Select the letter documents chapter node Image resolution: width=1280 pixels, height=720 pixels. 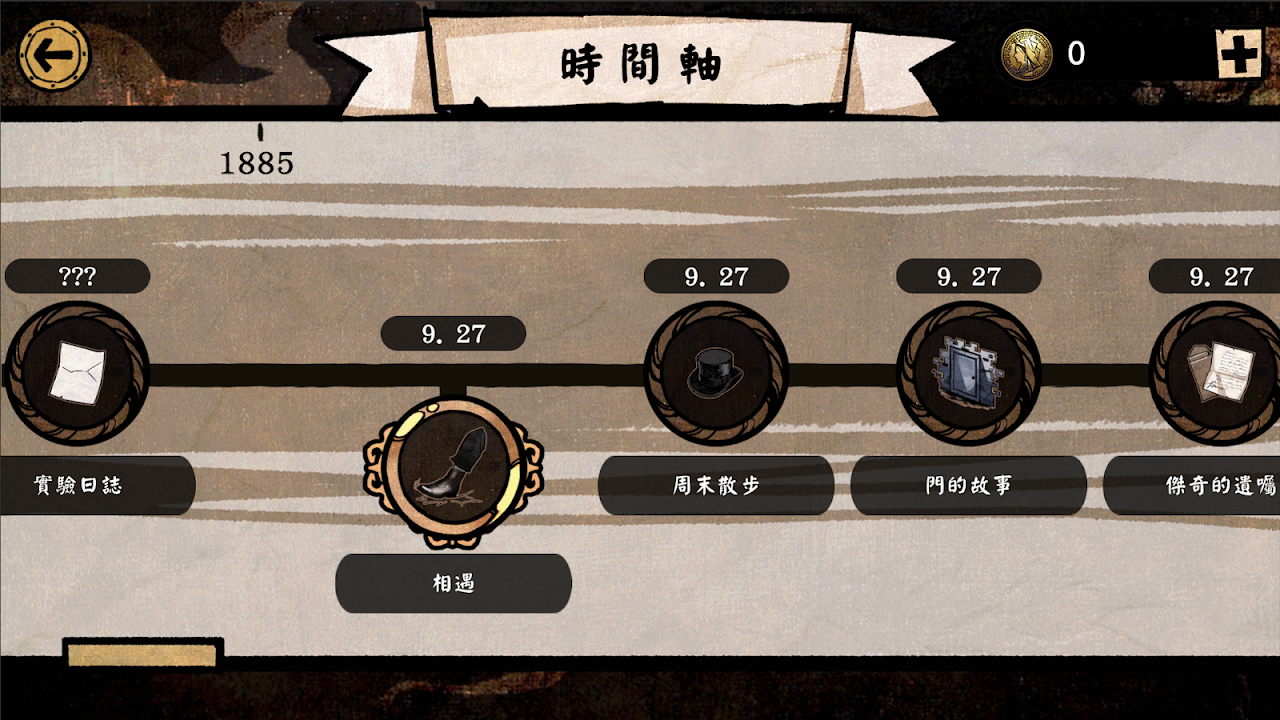[x=1220, y=373]
